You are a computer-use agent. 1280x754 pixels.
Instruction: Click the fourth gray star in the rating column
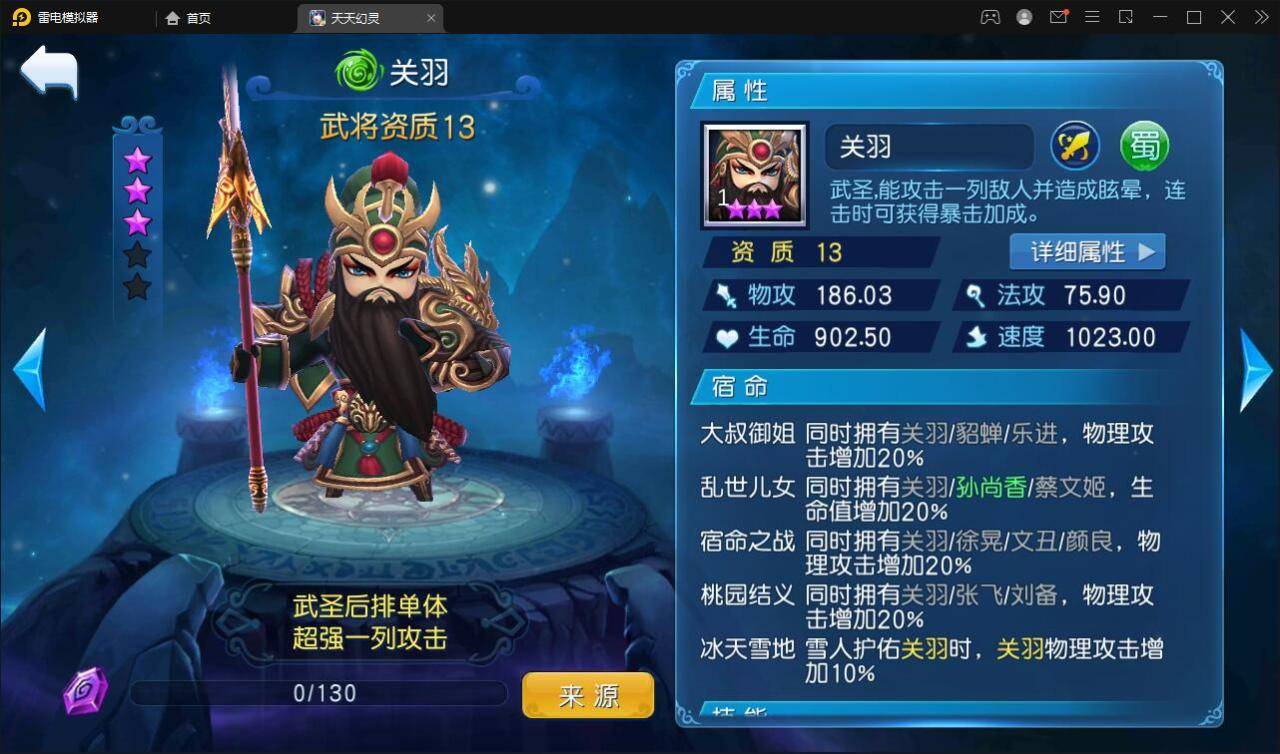tap(138, 254)
